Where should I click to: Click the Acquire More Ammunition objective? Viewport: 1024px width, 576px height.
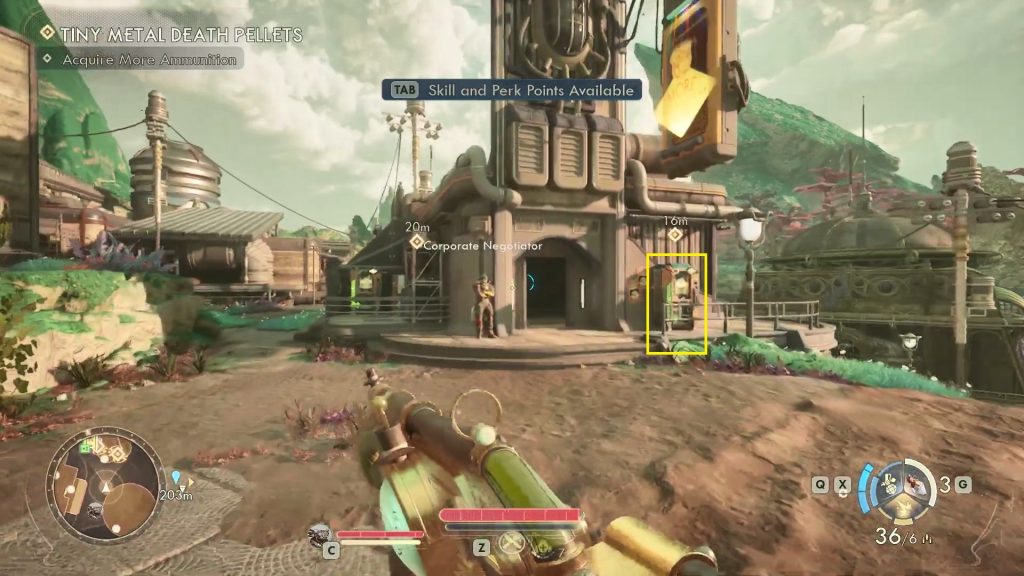(x=141, y=60)
